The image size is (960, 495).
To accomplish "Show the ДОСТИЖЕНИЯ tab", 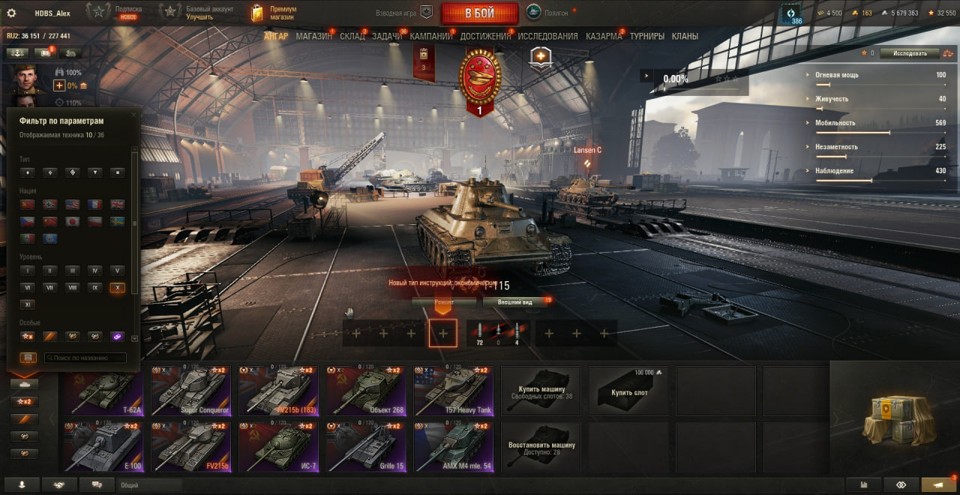I will (x=484, y=36).
